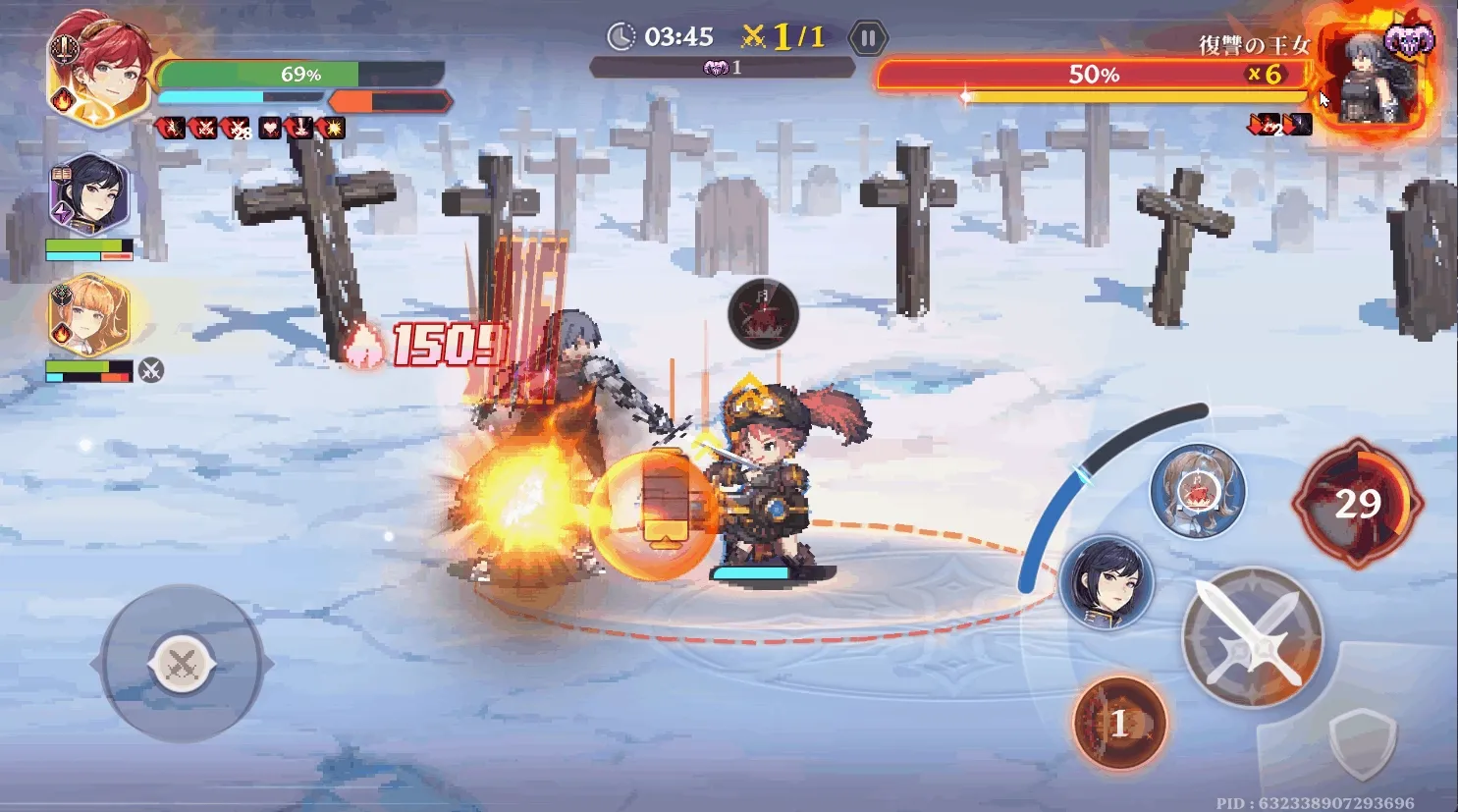Tap the crossed swords attack button

1252,636
